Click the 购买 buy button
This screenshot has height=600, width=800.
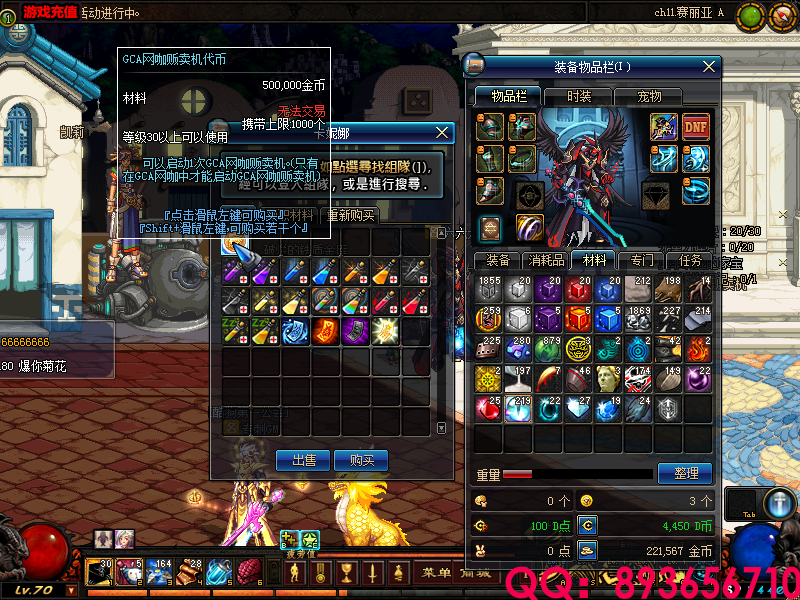361,460
